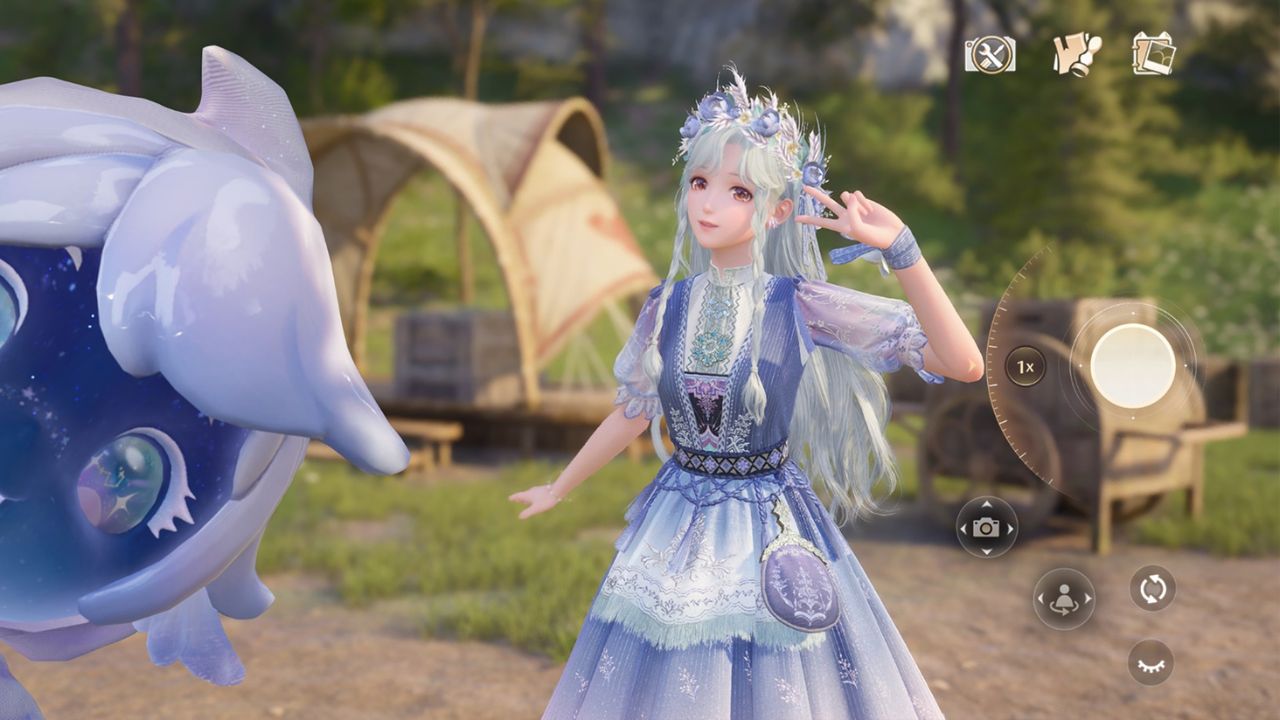
Task: Take a photo with the shutter button
Action: point(1132,366)
